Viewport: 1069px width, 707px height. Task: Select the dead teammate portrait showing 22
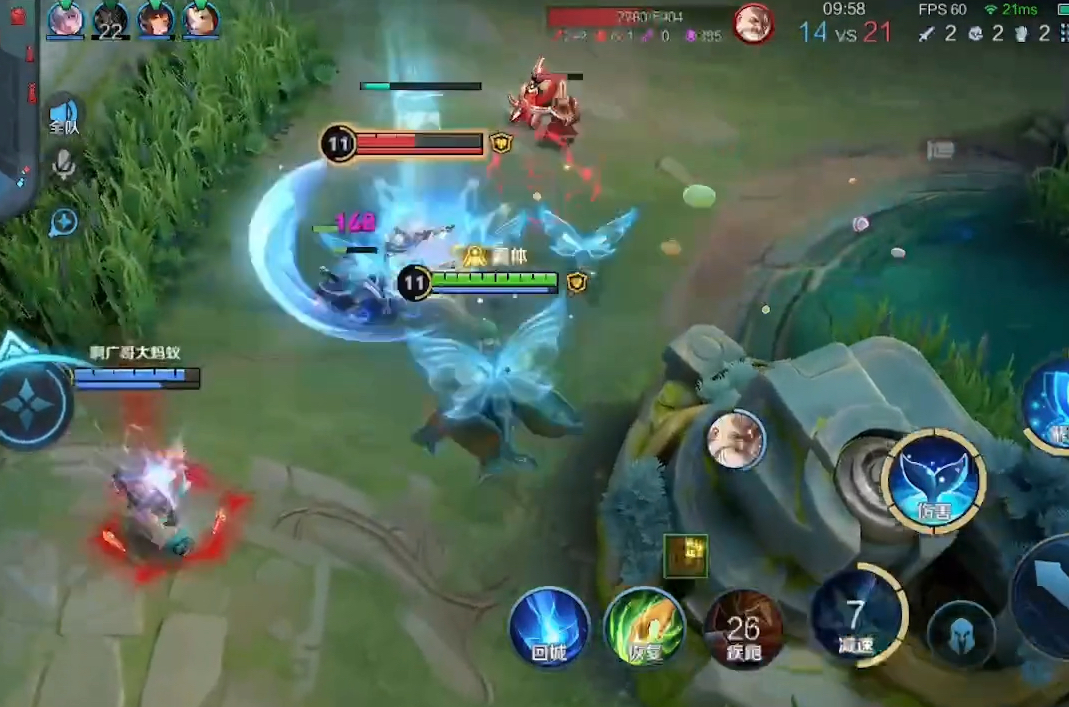point(110,18)
